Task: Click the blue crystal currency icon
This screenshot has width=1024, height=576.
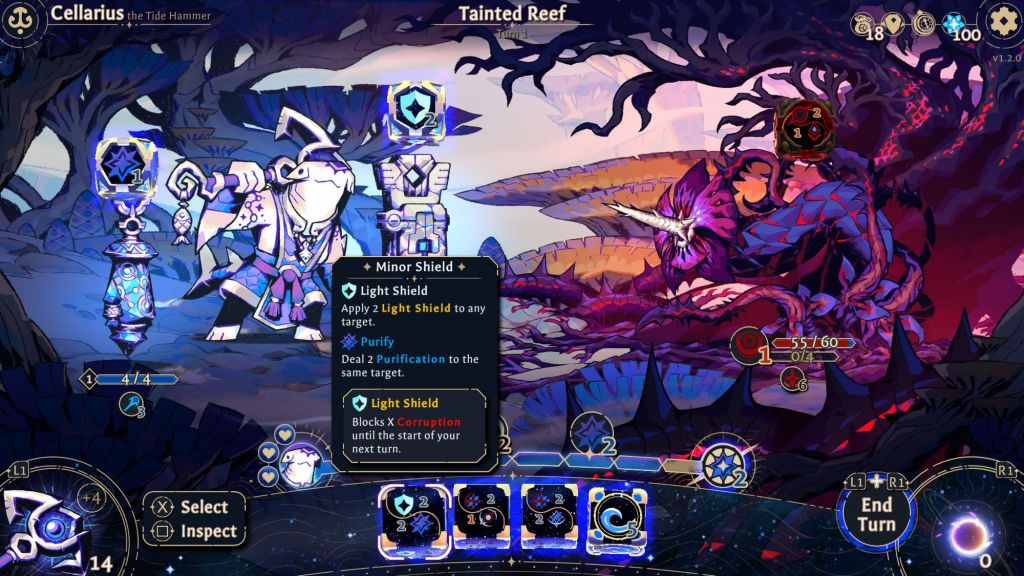Action: pyautogui.click(x=955, y=23)
